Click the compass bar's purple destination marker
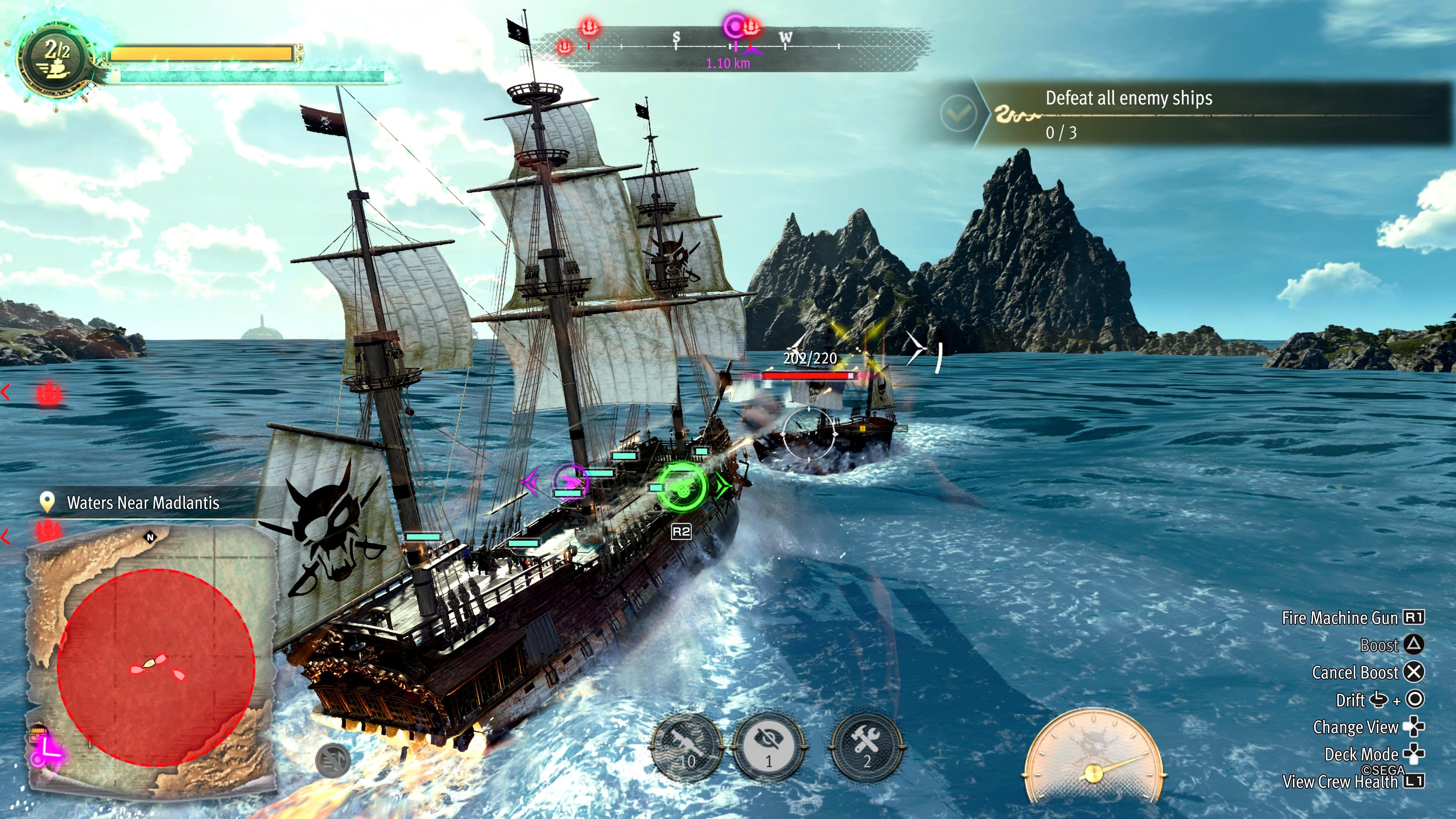The height and width of the screenshot is (819, 1456). pos(734,26)
